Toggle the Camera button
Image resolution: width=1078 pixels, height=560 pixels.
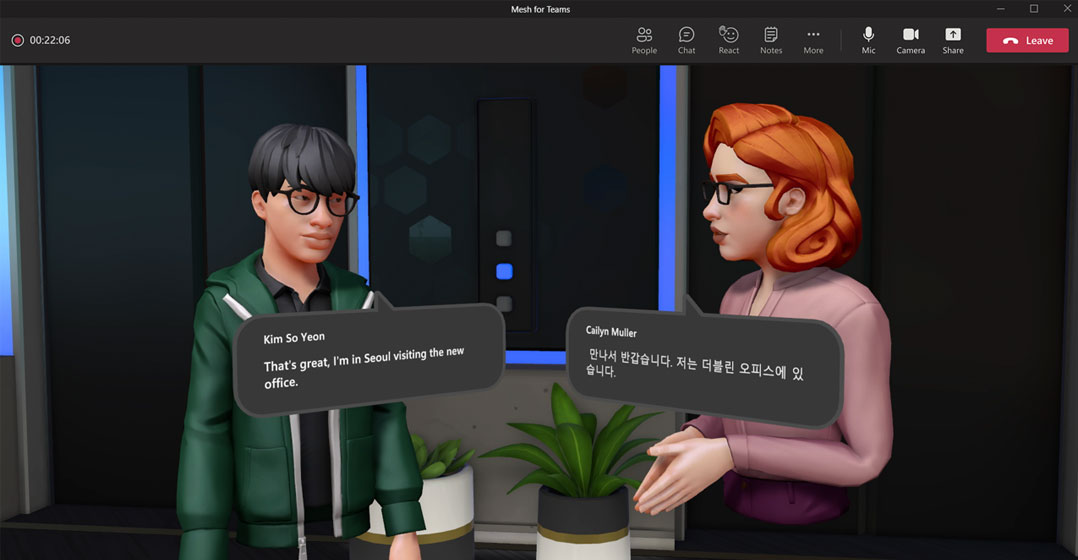910,40
